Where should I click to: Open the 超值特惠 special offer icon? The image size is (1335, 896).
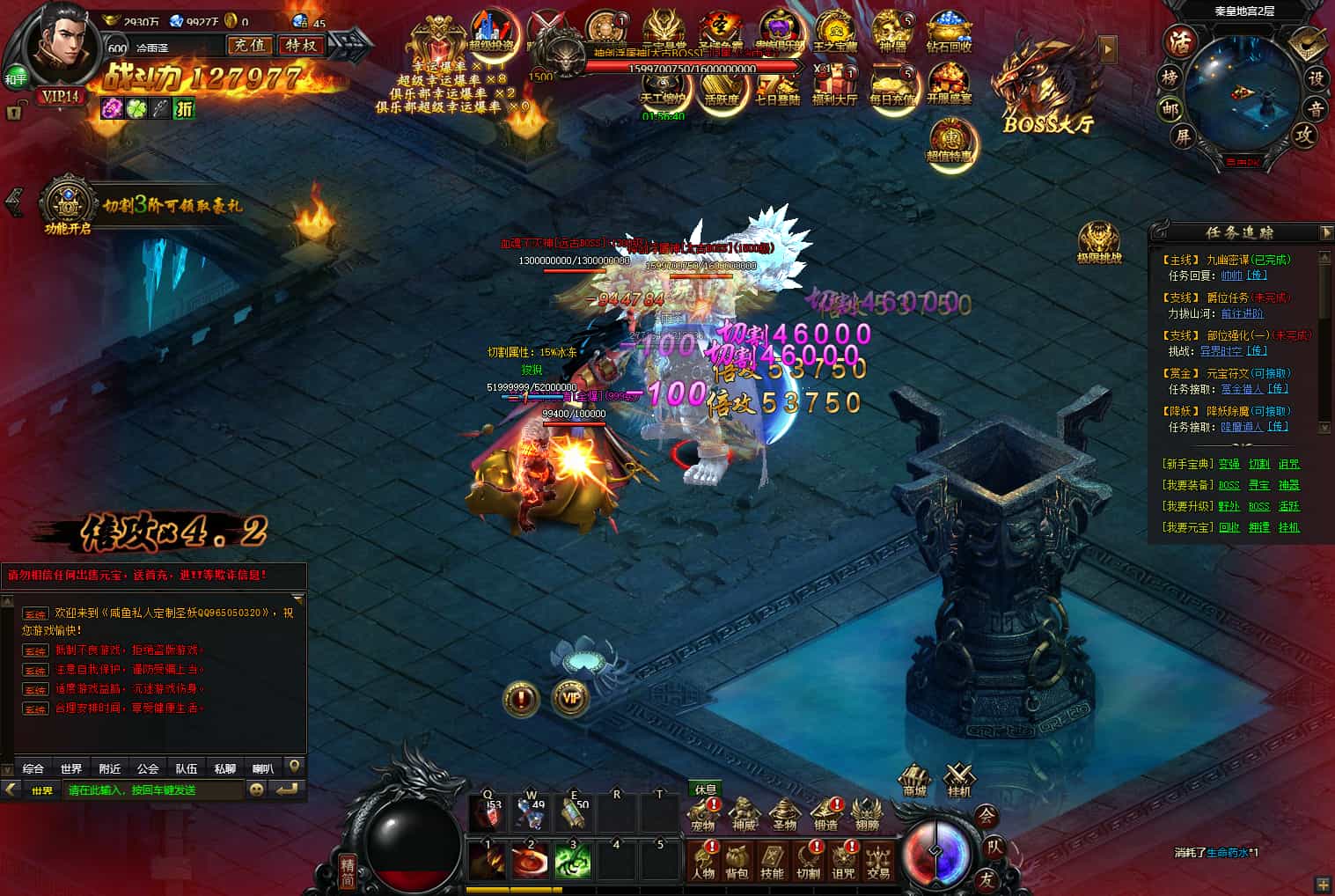pyautogui.click(x=950, y=142)
